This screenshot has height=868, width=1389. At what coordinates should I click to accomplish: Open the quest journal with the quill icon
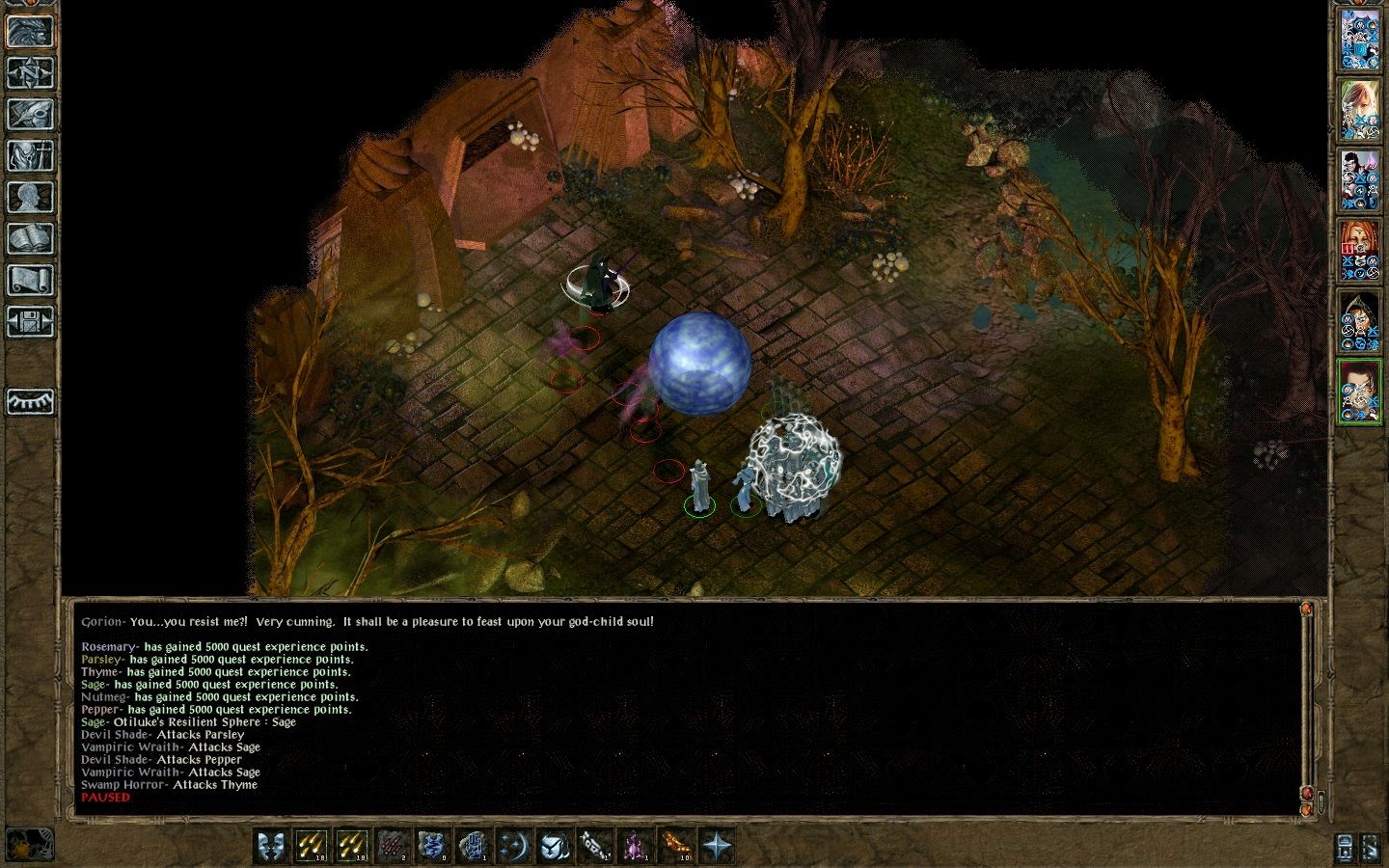(29, 114)
